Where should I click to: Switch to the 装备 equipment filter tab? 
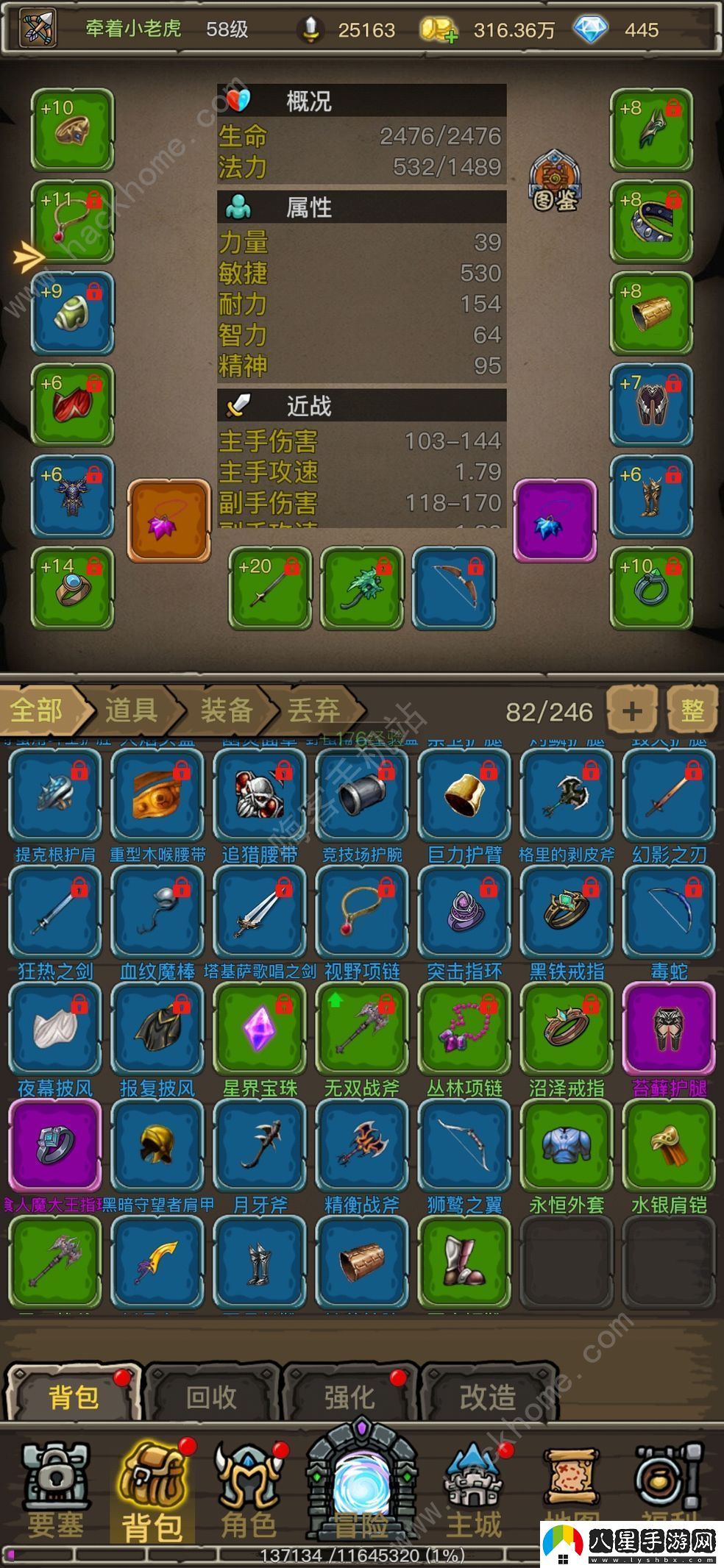(x=227, y=710)
